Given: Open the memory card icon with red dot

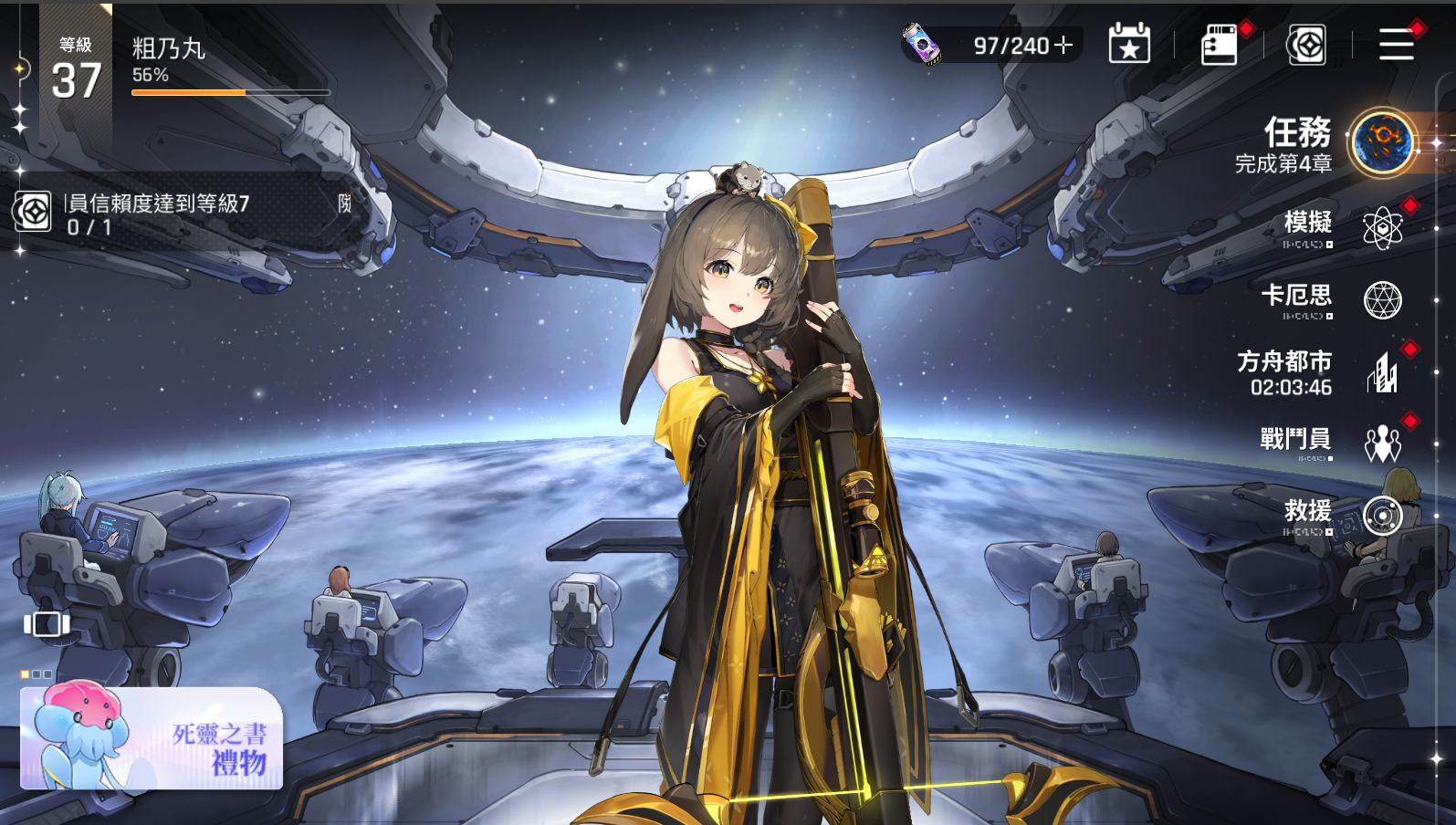Looking at the screenshot, I should coord(1220,45).
